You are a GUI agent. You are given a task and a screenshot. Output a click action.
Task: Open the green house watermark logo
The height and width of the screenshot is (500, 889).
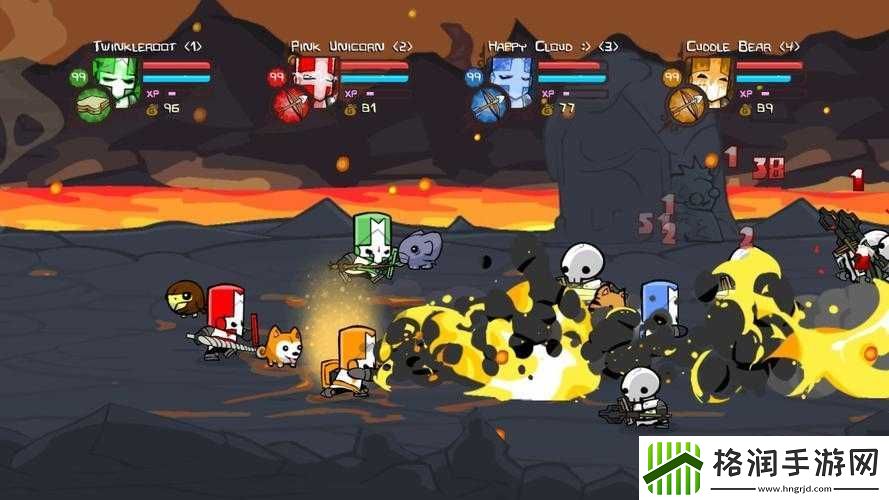tap(673, 465)
